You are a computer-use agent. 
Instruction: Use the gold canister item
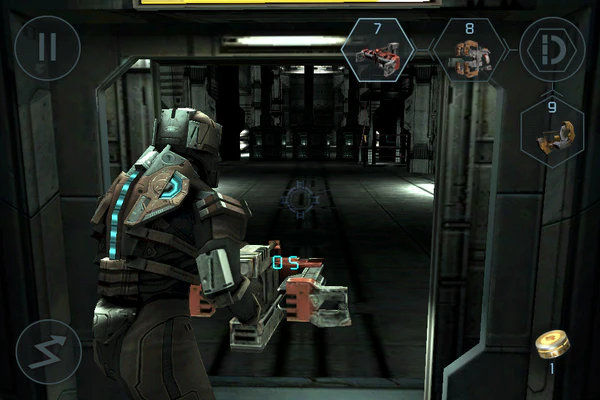pos(552,344)
